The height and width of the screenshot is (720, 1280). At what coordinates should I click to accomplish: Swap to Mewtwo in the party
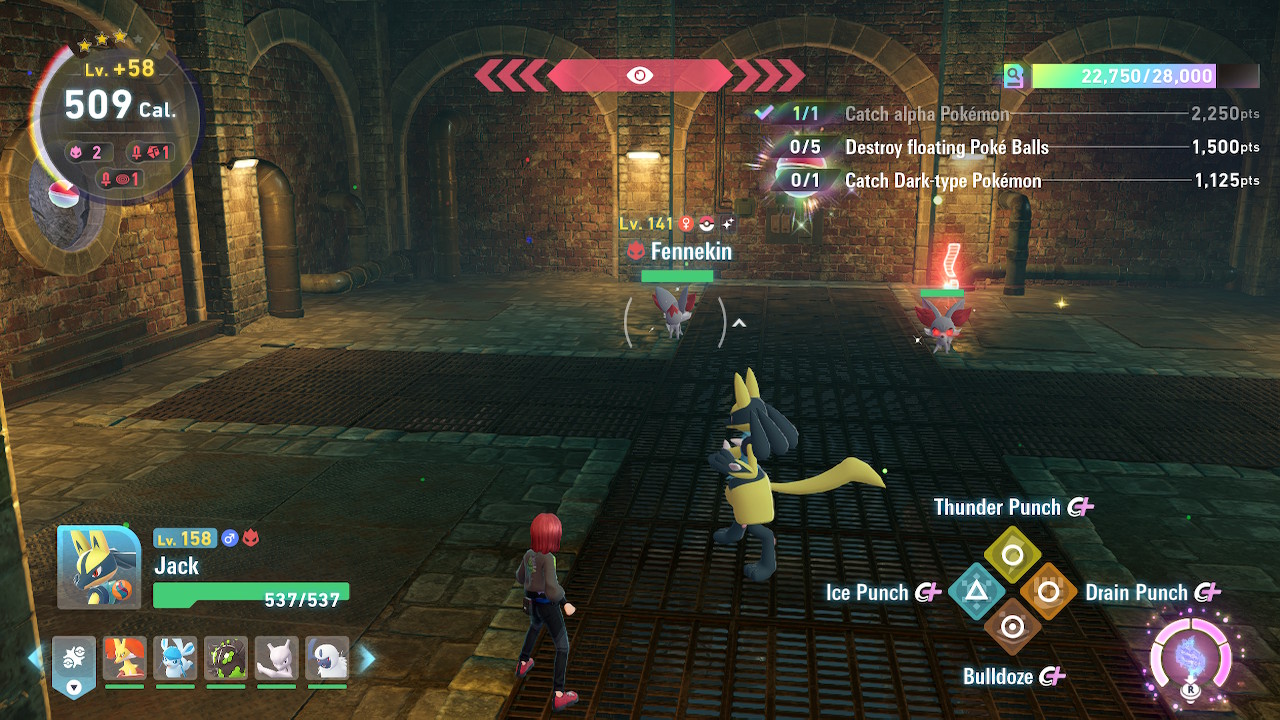[x=277, y=659]
